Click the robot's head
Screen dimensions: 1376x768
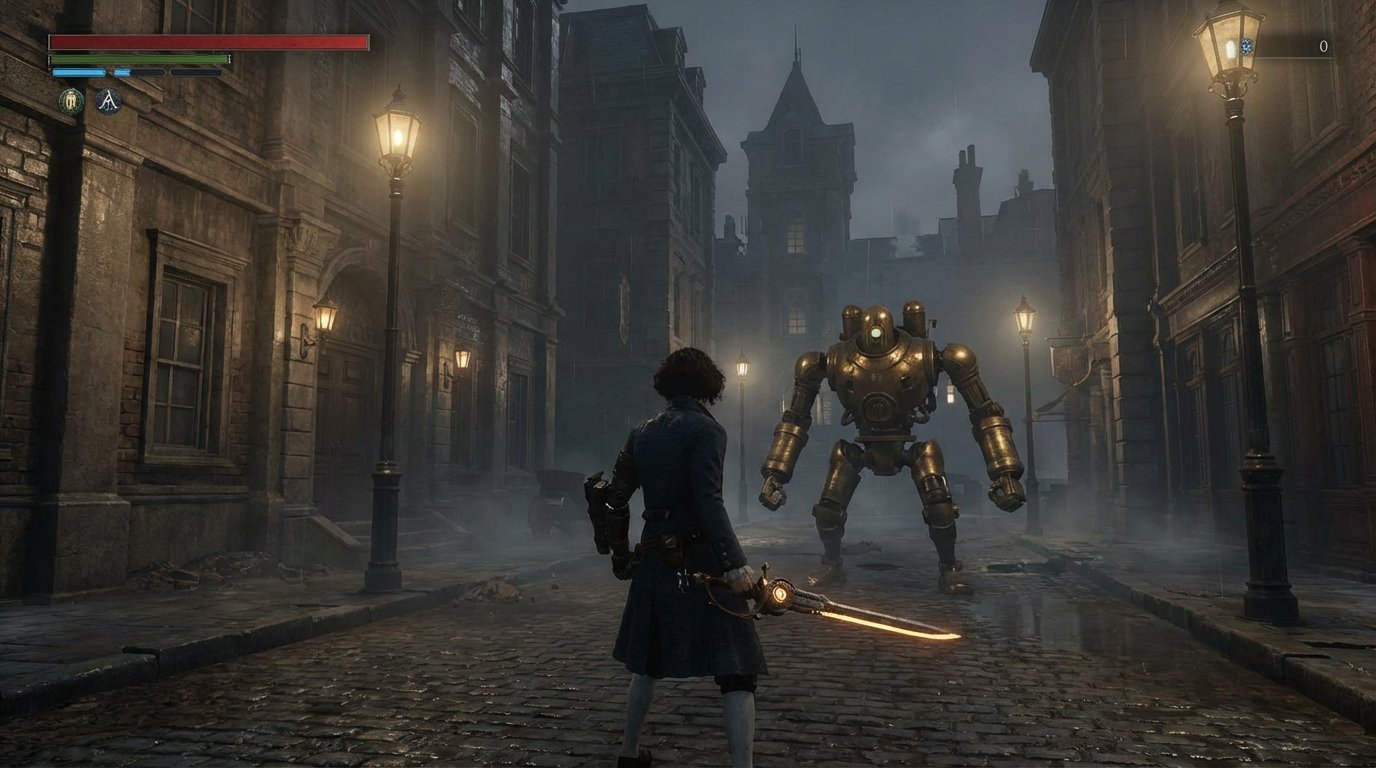click(878, 316)
